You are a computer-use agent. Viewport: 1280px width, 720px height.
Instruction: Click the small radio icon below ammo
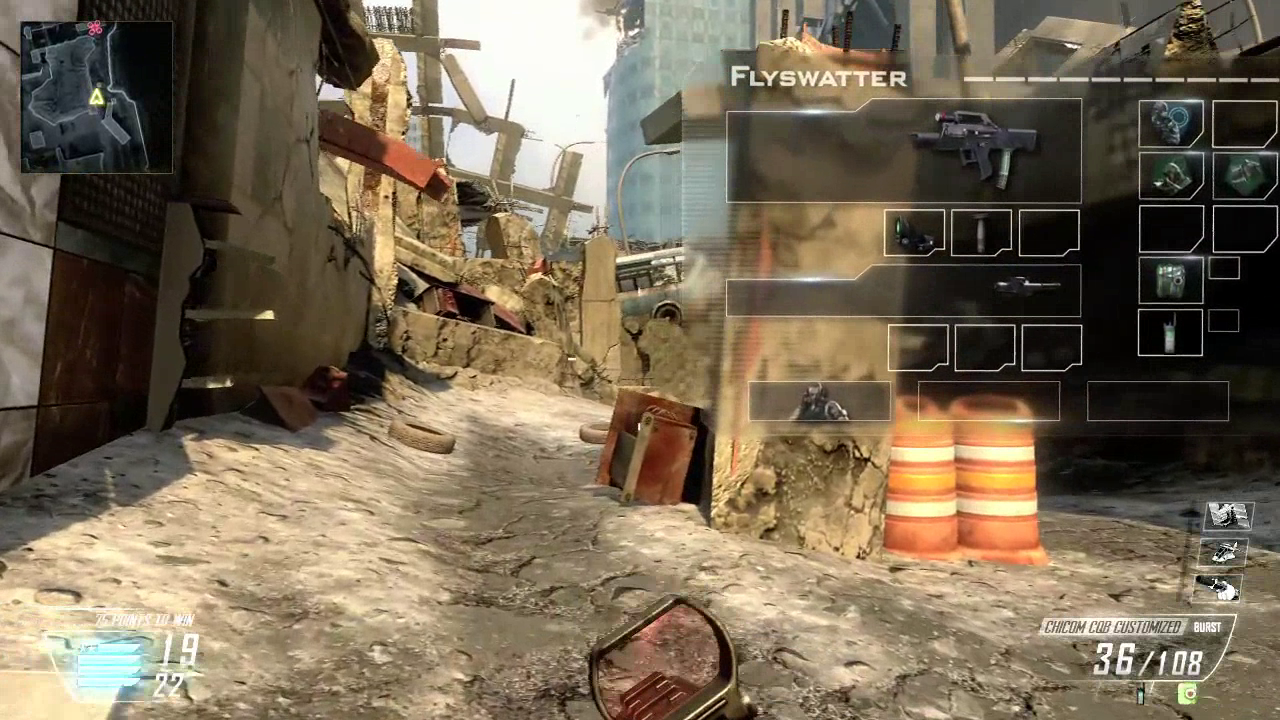pos(1141,691)
